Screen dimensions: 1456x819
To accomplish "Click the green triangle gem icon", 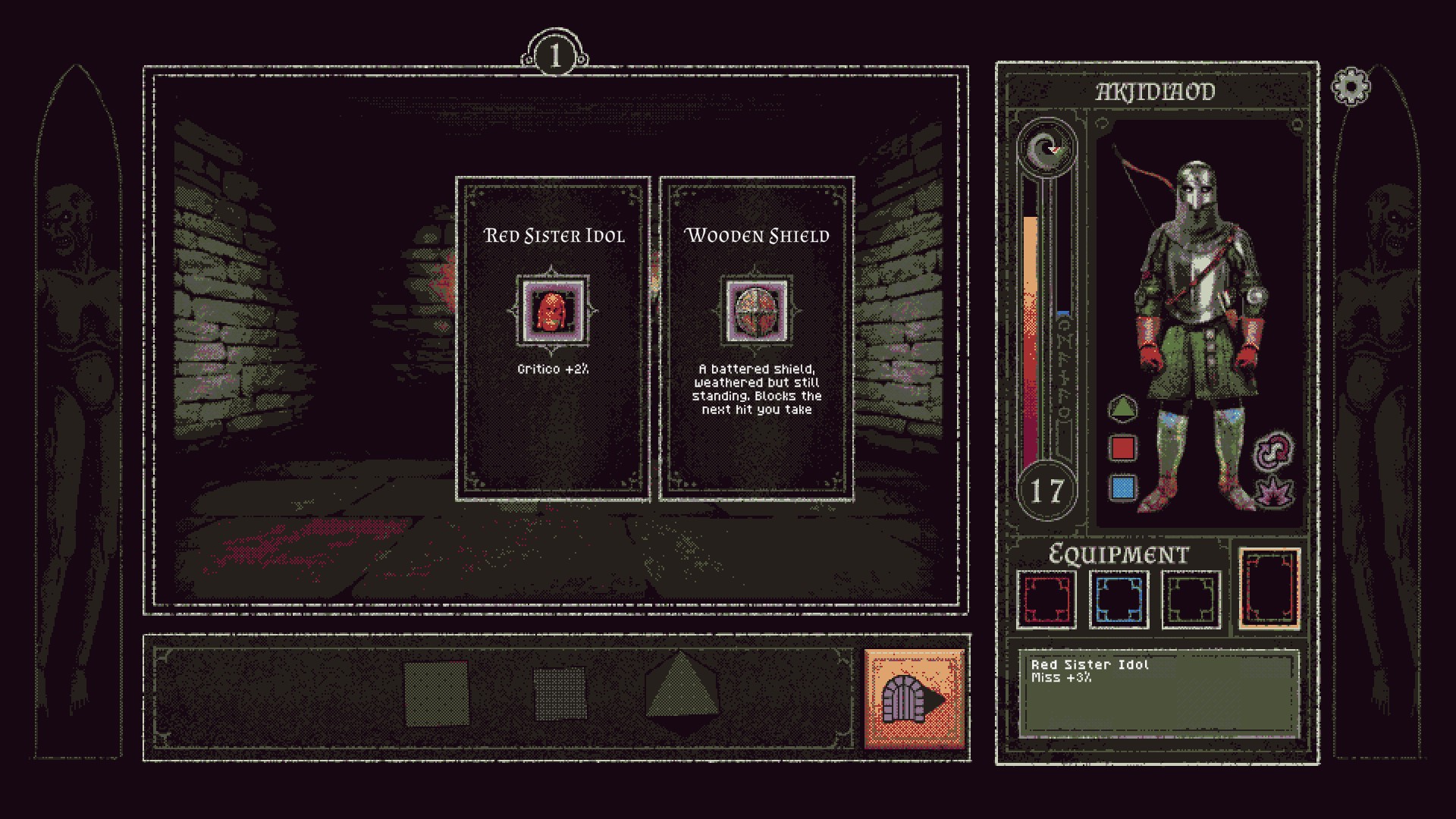I will 1122,408.
